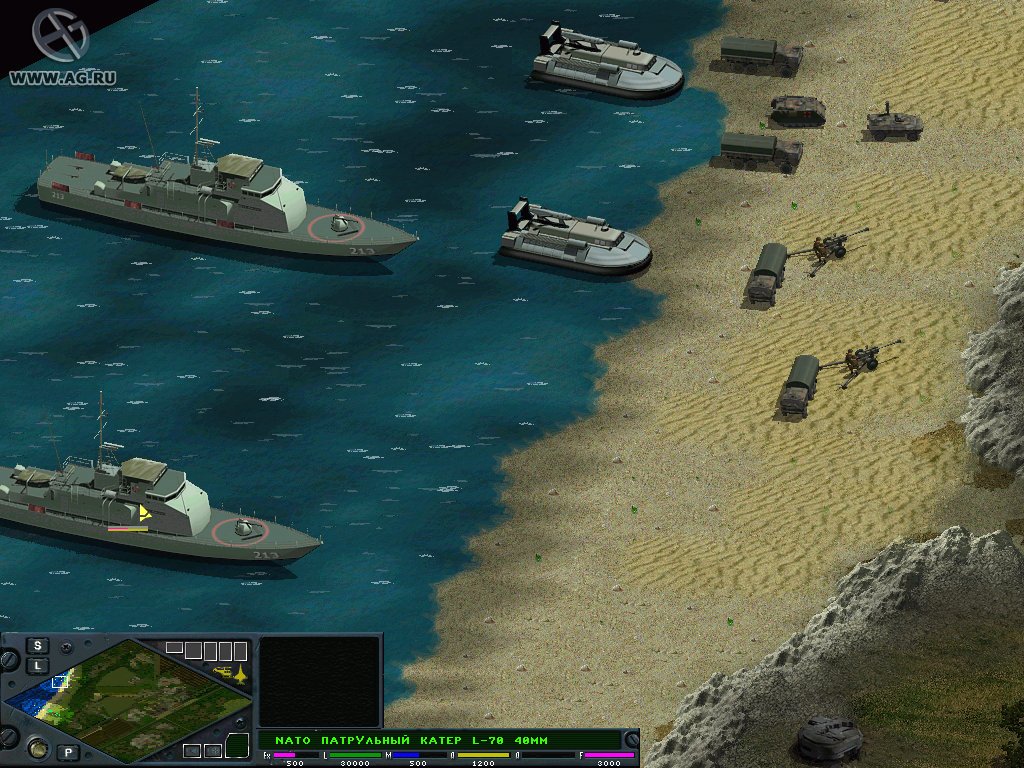Select the yellow jet aircraft icon

click(x=241, y=675)
